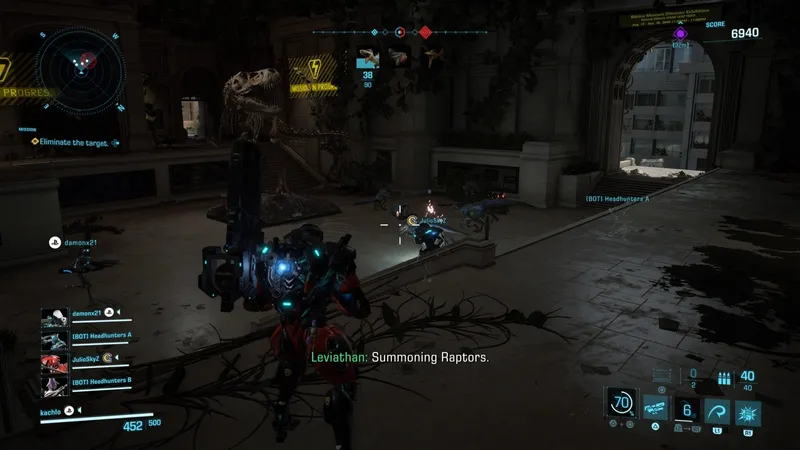800x450 pixels.
Task: Activate the 70% overdrive gauge icon
Action: 623,405
